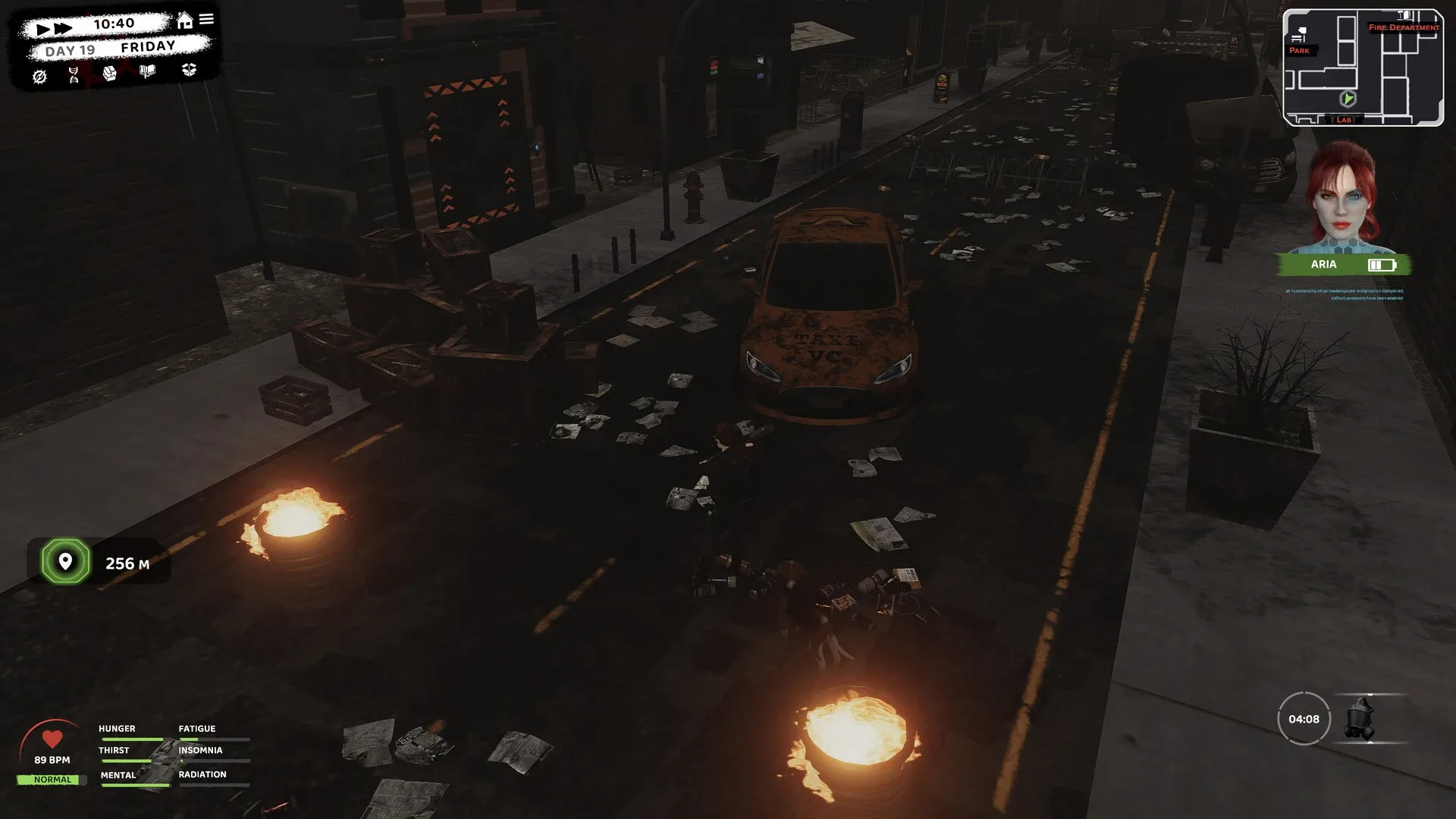Click the ARIA name banner
This screenshot has height=819, width=1456.
[1324, 264]
